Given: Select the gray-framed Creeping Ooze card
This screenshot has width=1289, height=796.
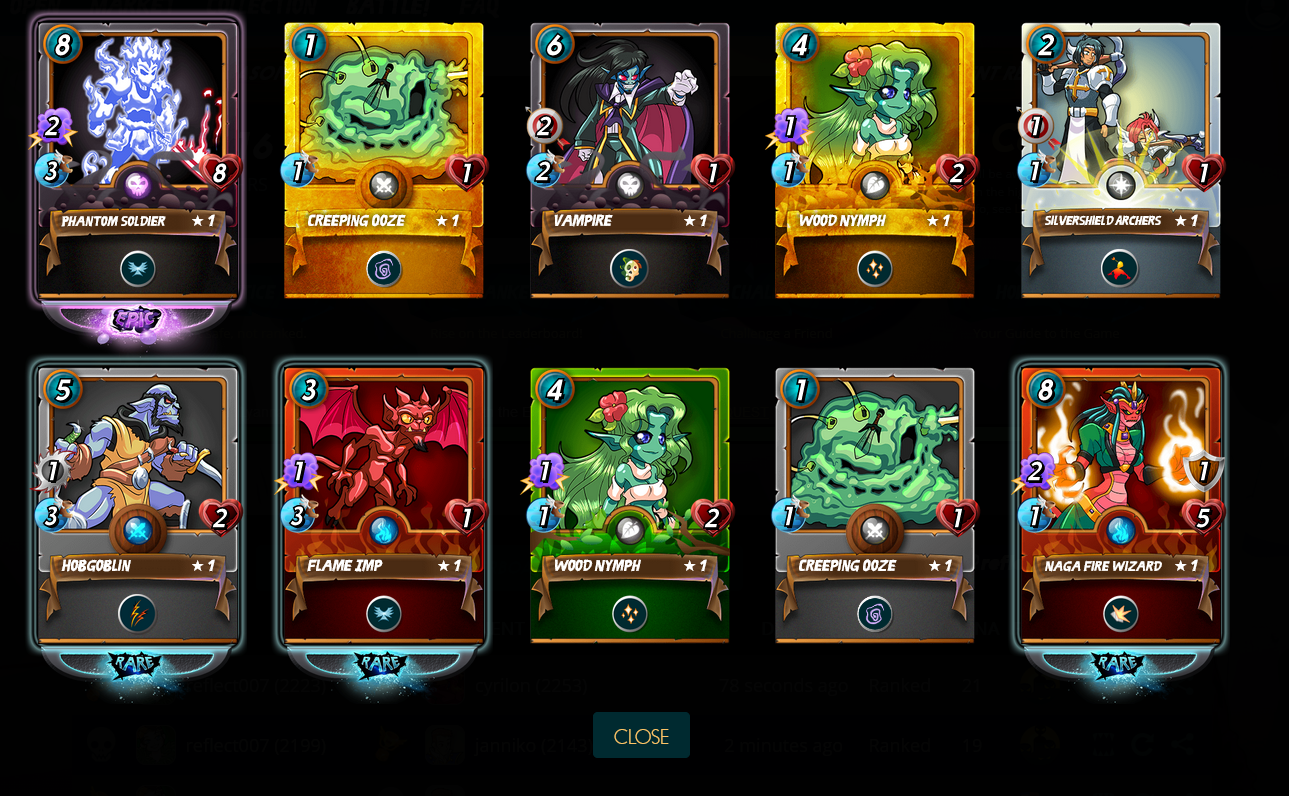Looking at the screenshot, I should [875, 505].
